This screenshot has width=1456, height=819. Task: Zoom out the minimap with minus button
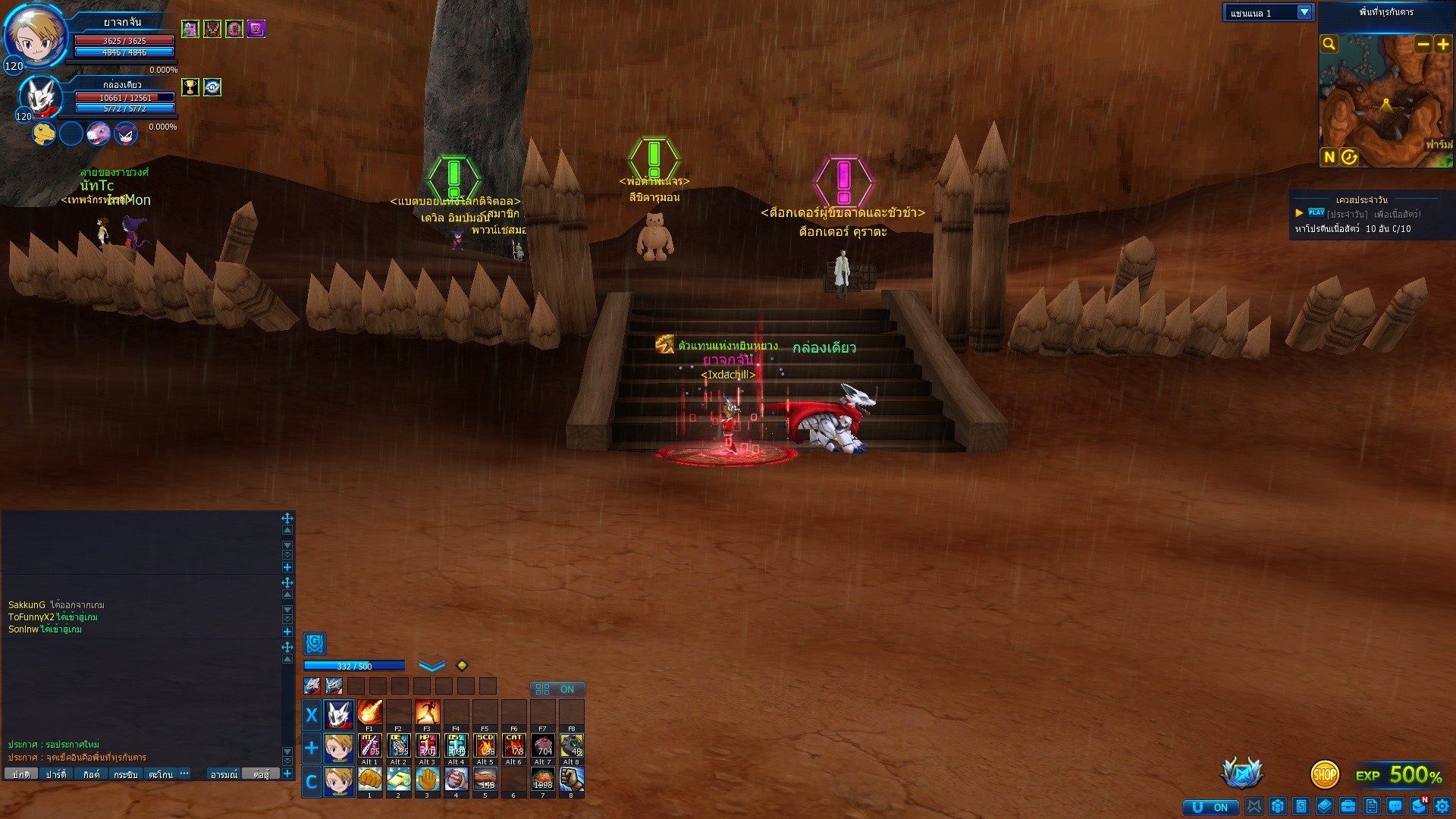(x=1423, y=44)
